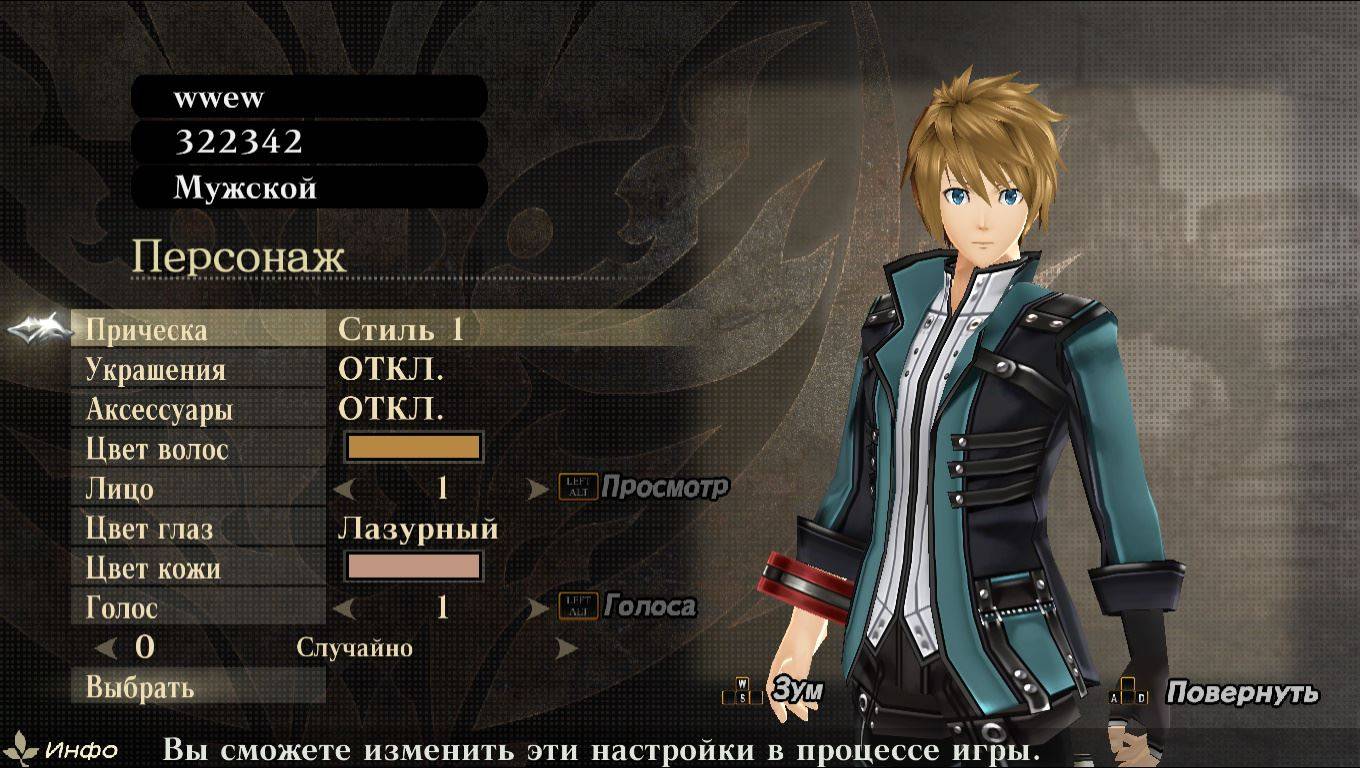Cycle Случайно random preset backward
This screenshot has height=768, width=1360.
106,648
